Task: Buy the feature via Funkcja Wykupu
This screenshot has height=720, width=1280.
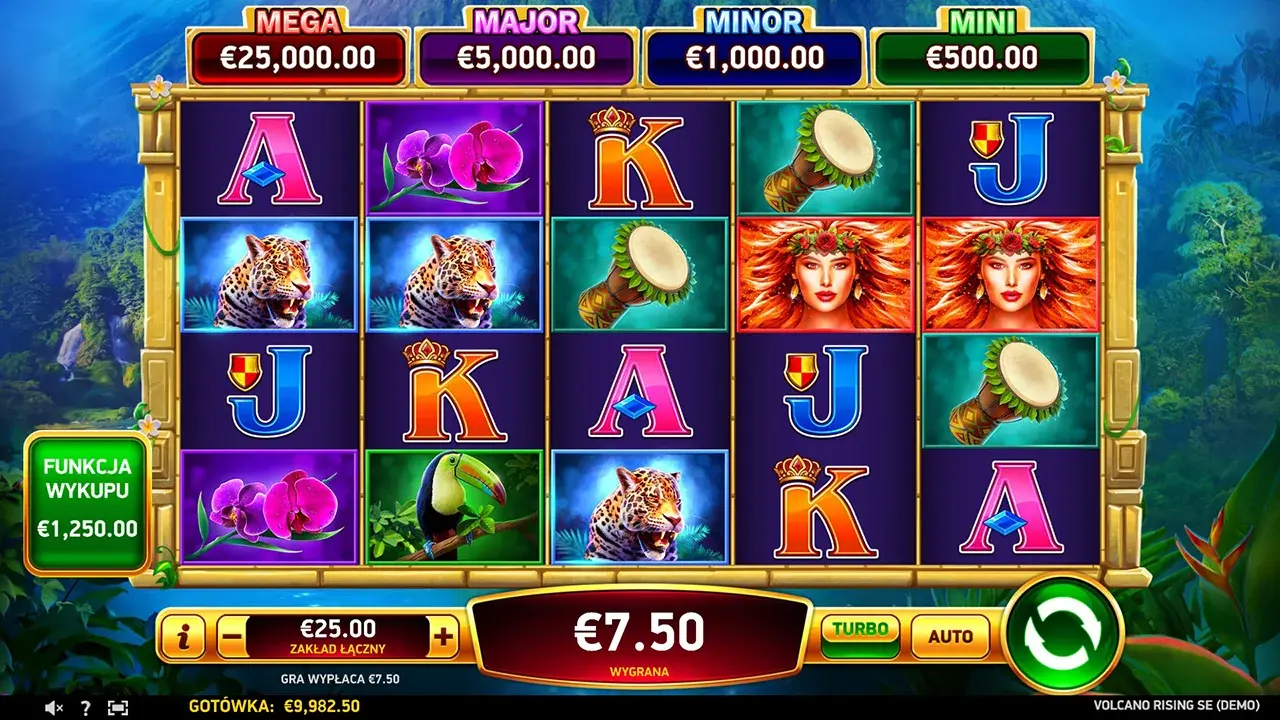Action: tap(87, 502)
